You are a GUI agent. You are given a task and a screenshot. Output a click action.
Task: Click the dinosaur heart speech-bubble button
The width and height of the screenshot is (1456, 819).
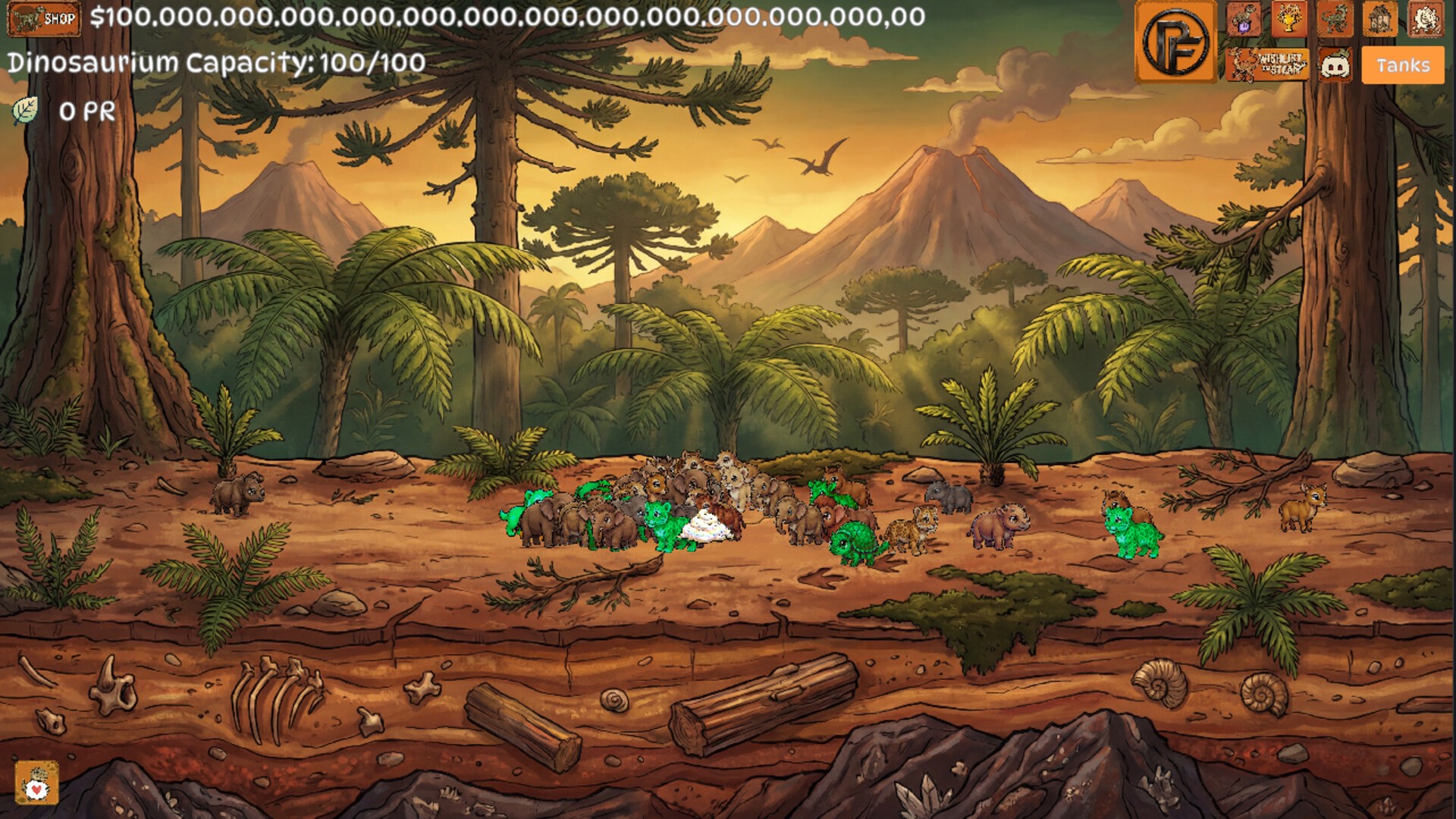point(36,783)
